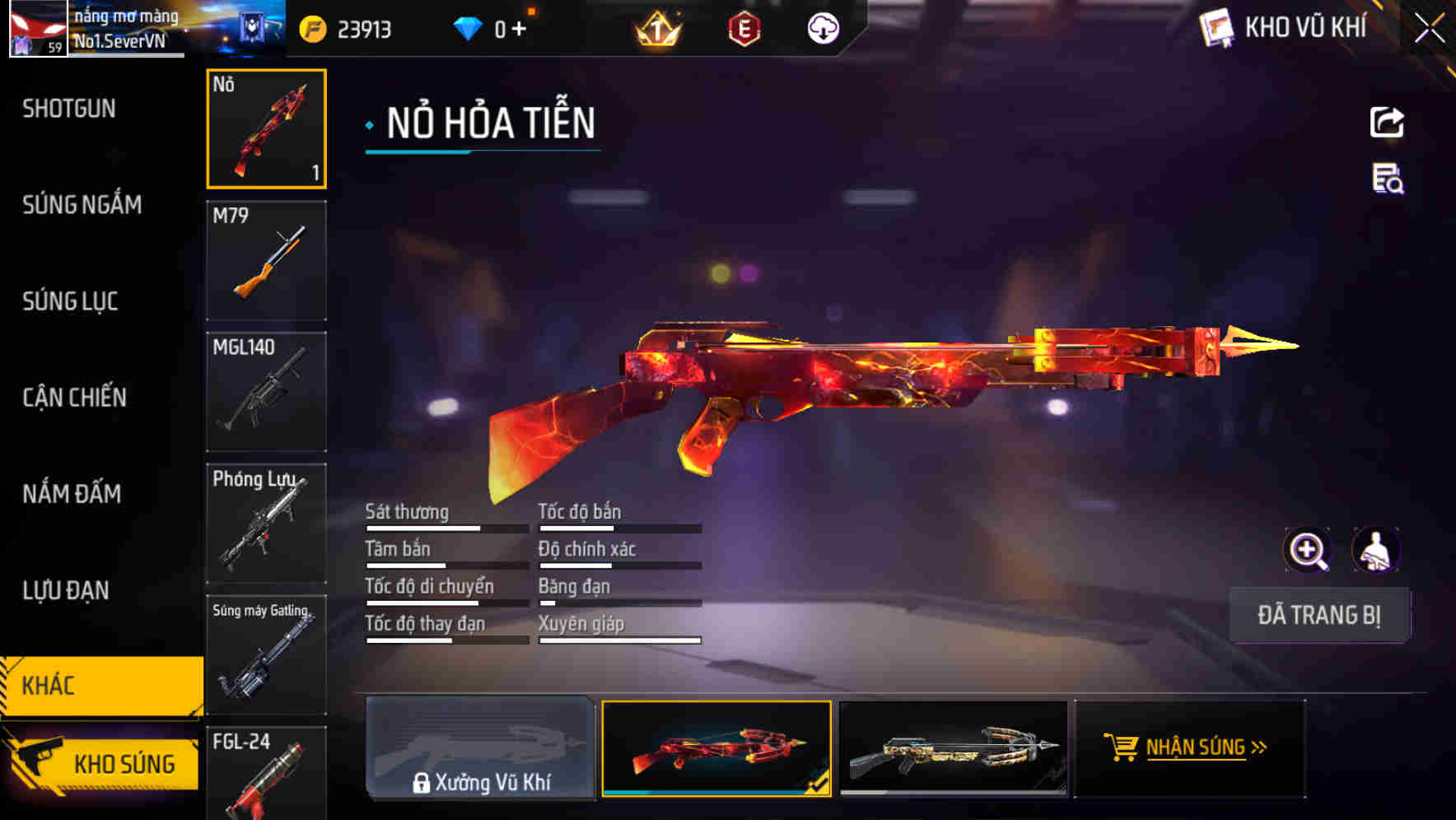Open the CẬN CHIẾN weapon category

(72, 398)
